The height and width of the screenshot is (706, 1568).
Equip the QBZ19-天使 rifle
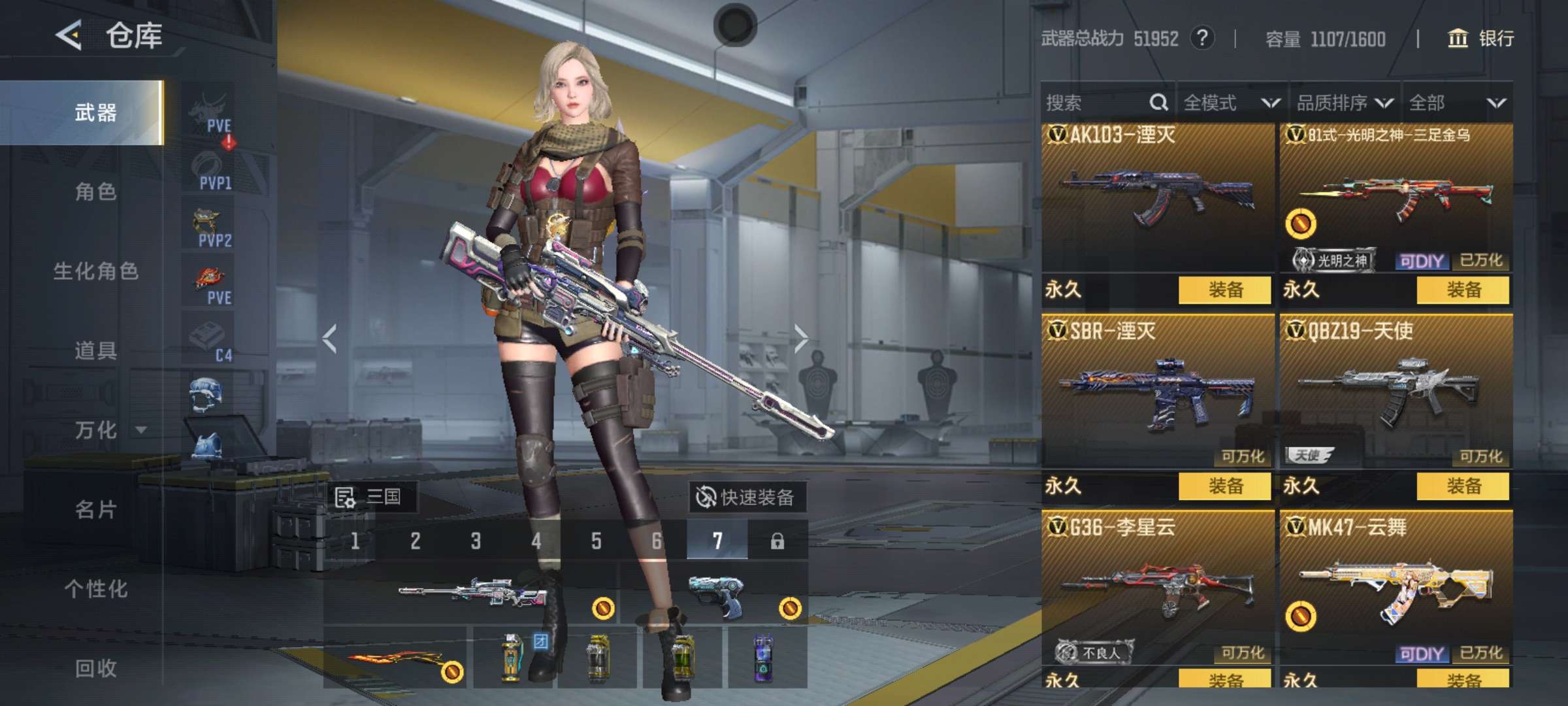[1463, 486]
